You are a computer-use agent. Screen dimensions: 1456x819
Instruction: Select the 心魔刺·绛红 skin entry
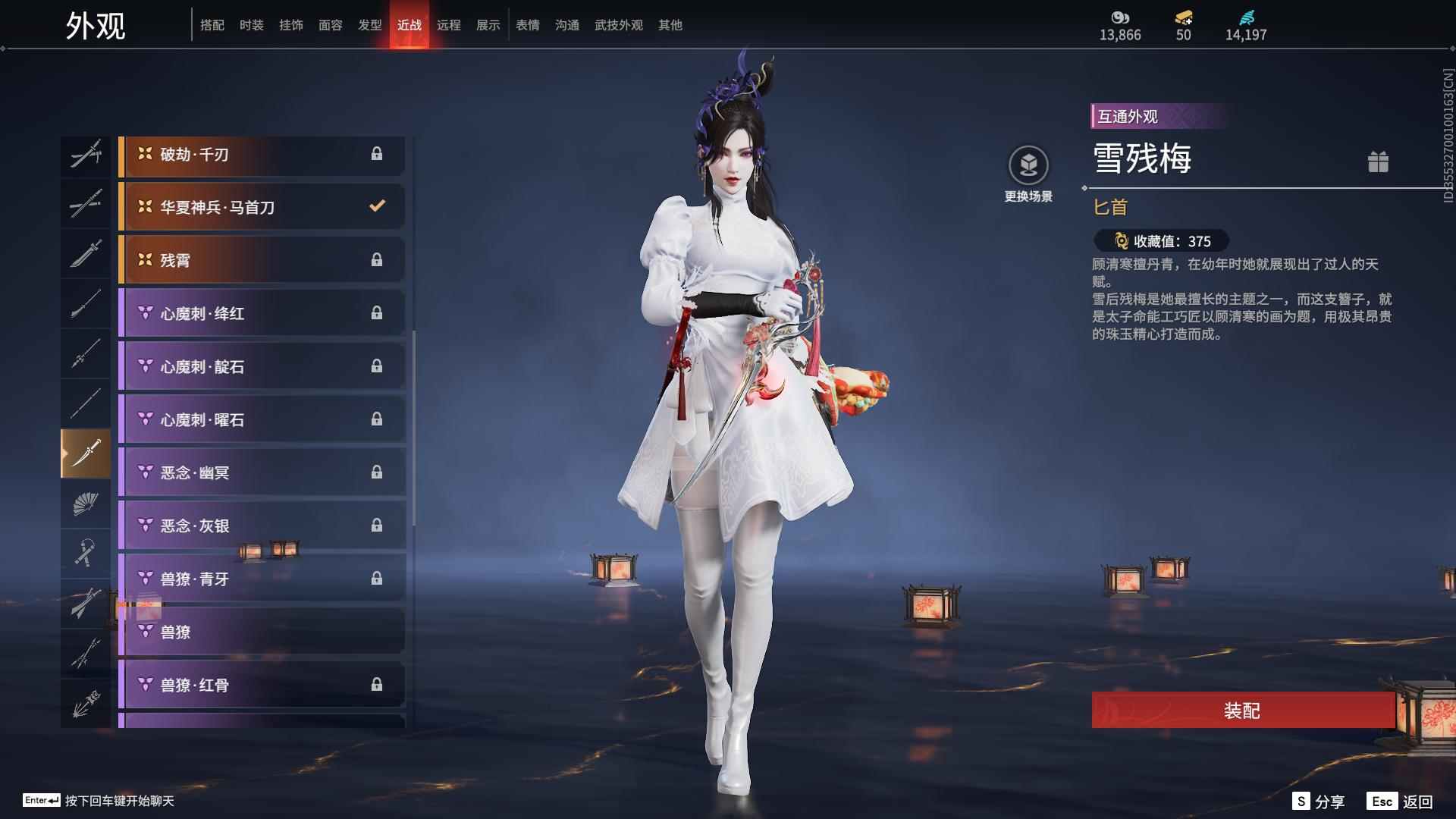[x=262, y=313]
